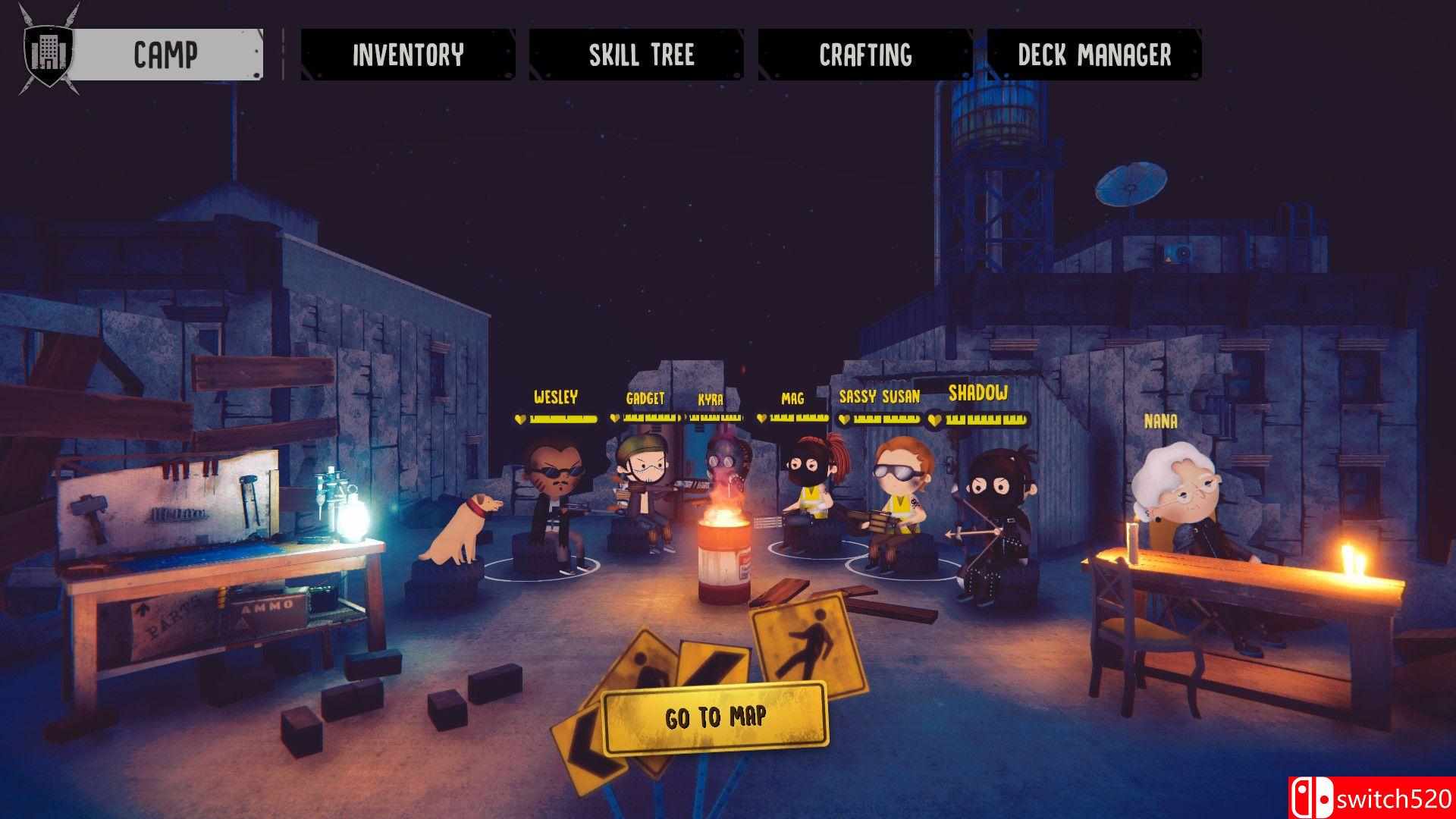Select survivor Wesley by his name label
This screenshot has height=819, width=1456.
(556, 397)
